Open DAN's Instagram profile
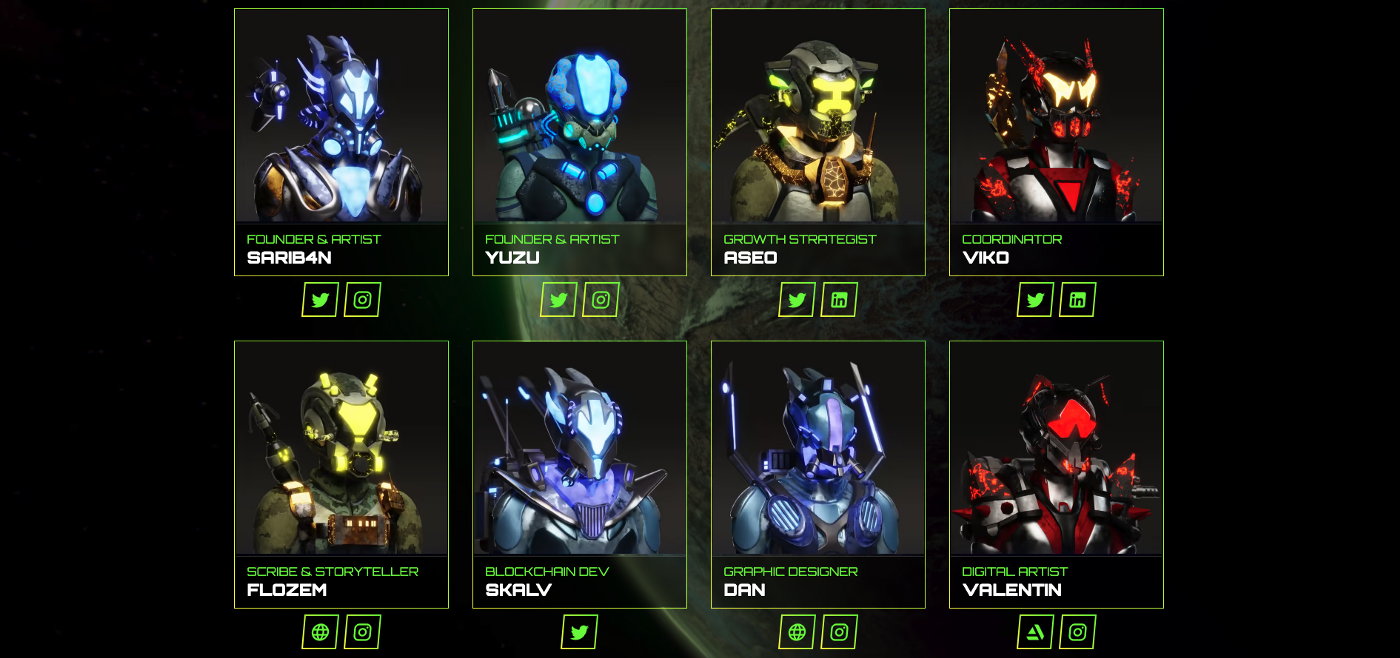This screenshot has width=1400, height=658. [839, 632]
